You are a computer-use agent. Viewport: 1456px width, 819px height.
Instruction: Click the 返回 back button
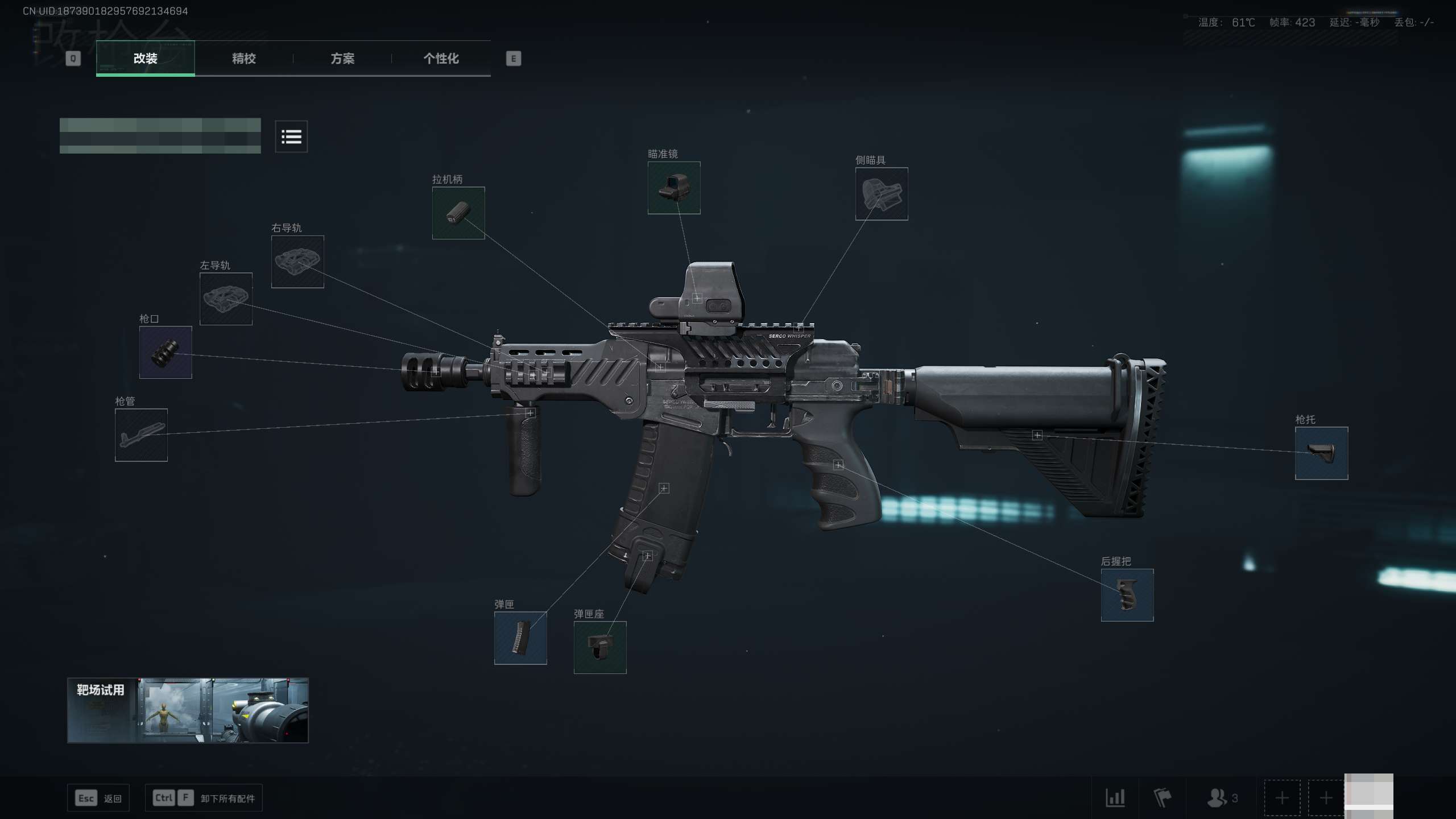[x=98, y=798]
